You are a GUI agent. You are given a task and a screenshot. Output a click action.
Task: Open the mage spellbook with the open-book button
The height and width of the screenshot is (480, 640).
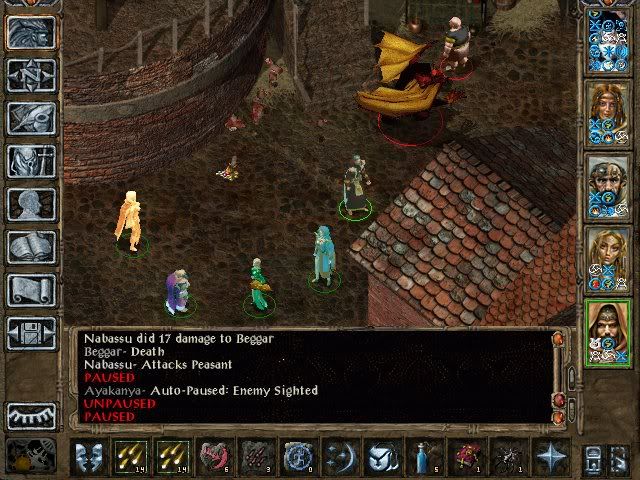[x=31, y=247]
